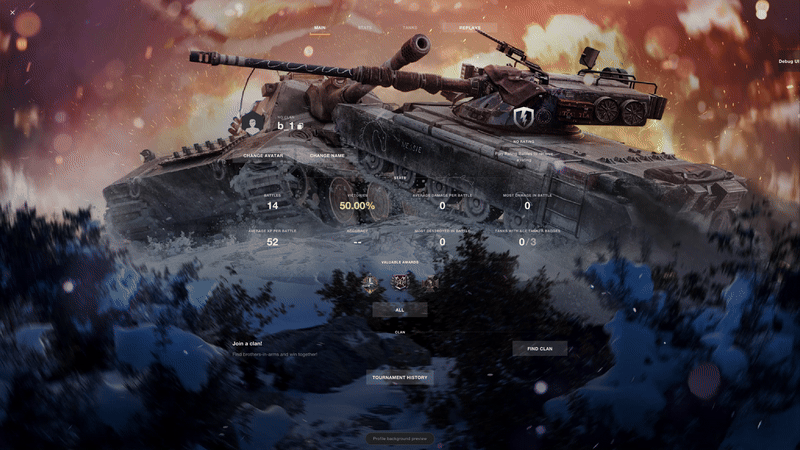View the Tournament History

click(400, 378)
